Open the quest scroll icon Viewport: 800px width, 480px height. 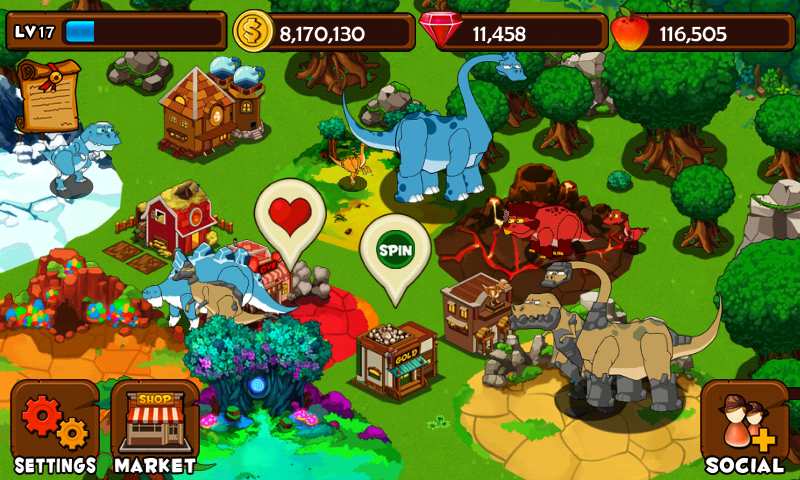46,94
